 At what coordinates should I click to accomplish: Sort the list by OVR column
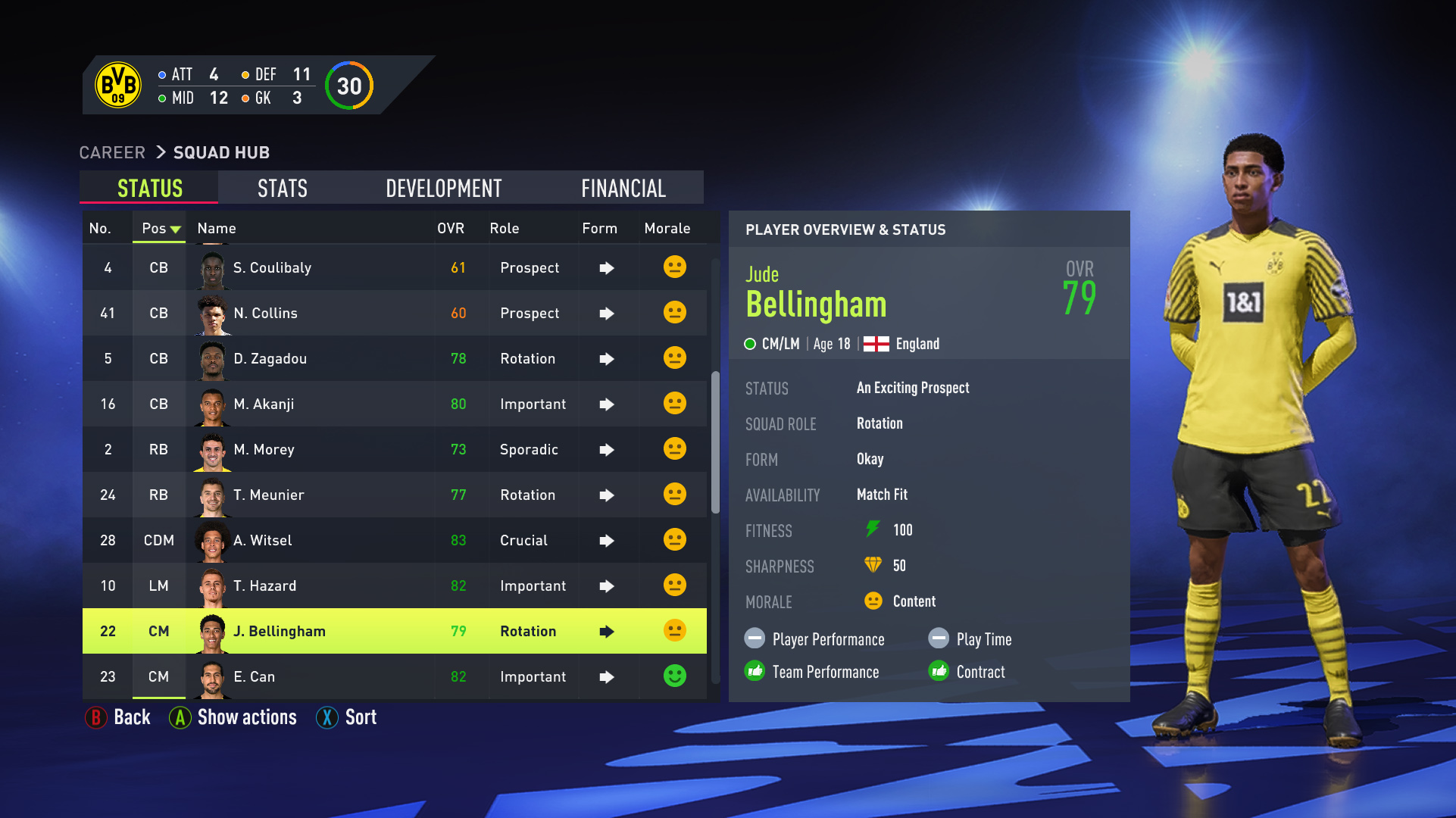pyautogui.click(x=450, y=228)
